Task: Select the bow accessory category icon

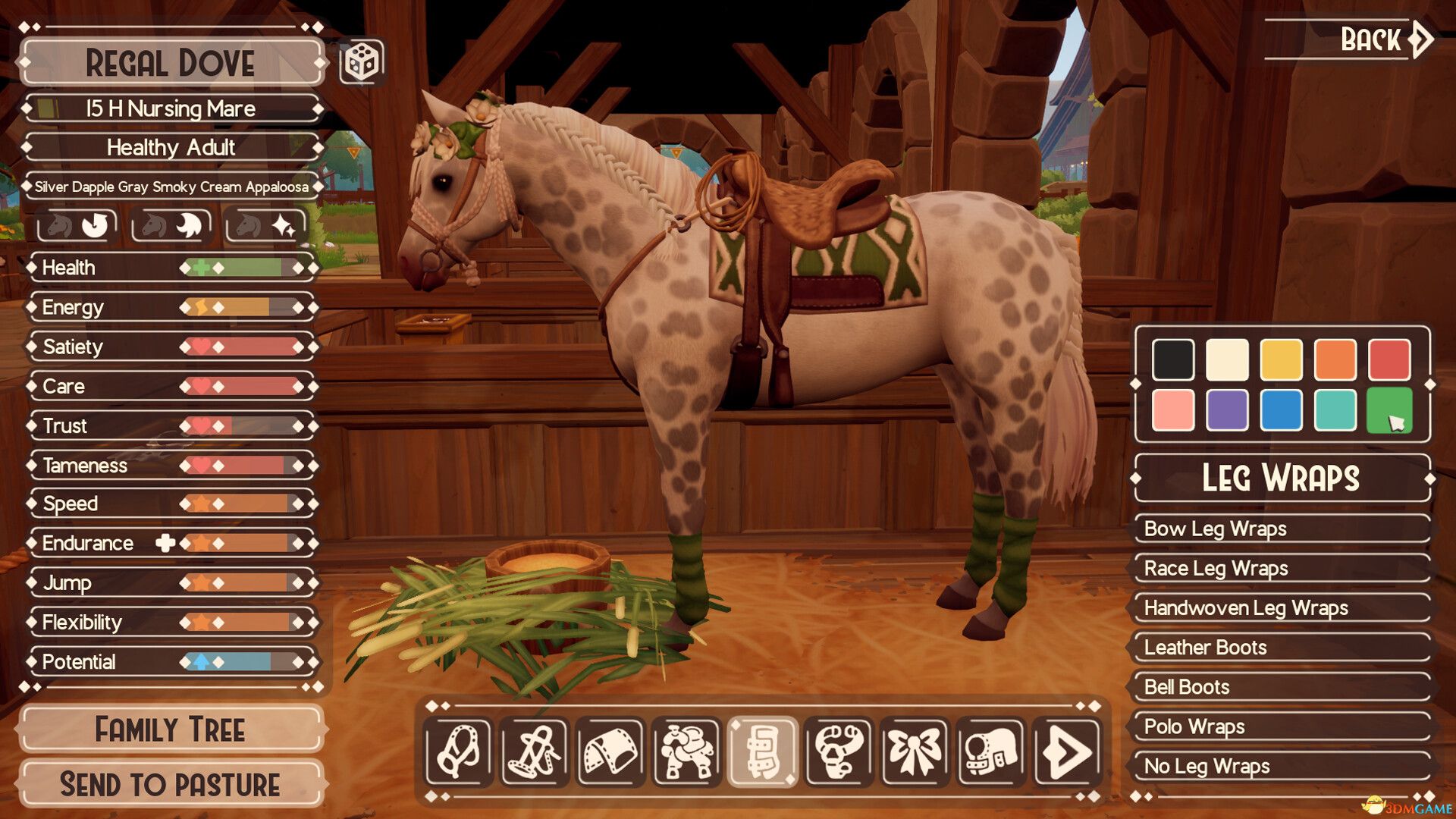Action: tap(915, 755)
